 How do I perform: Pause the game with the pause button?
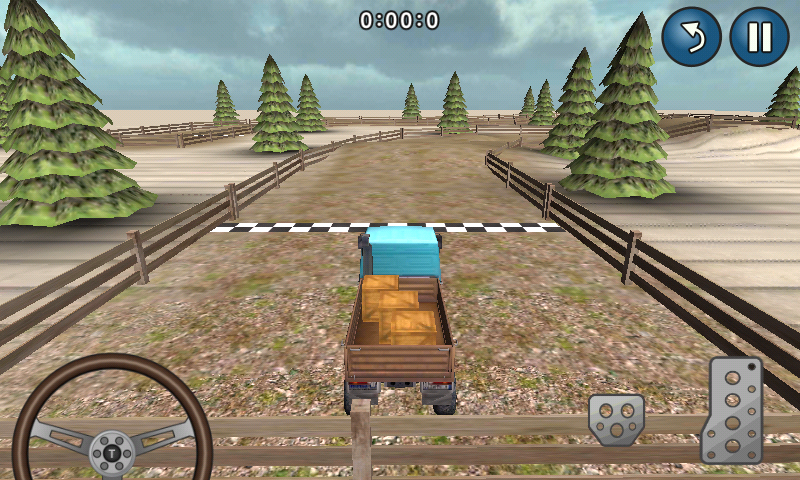[x=759, y=37]
